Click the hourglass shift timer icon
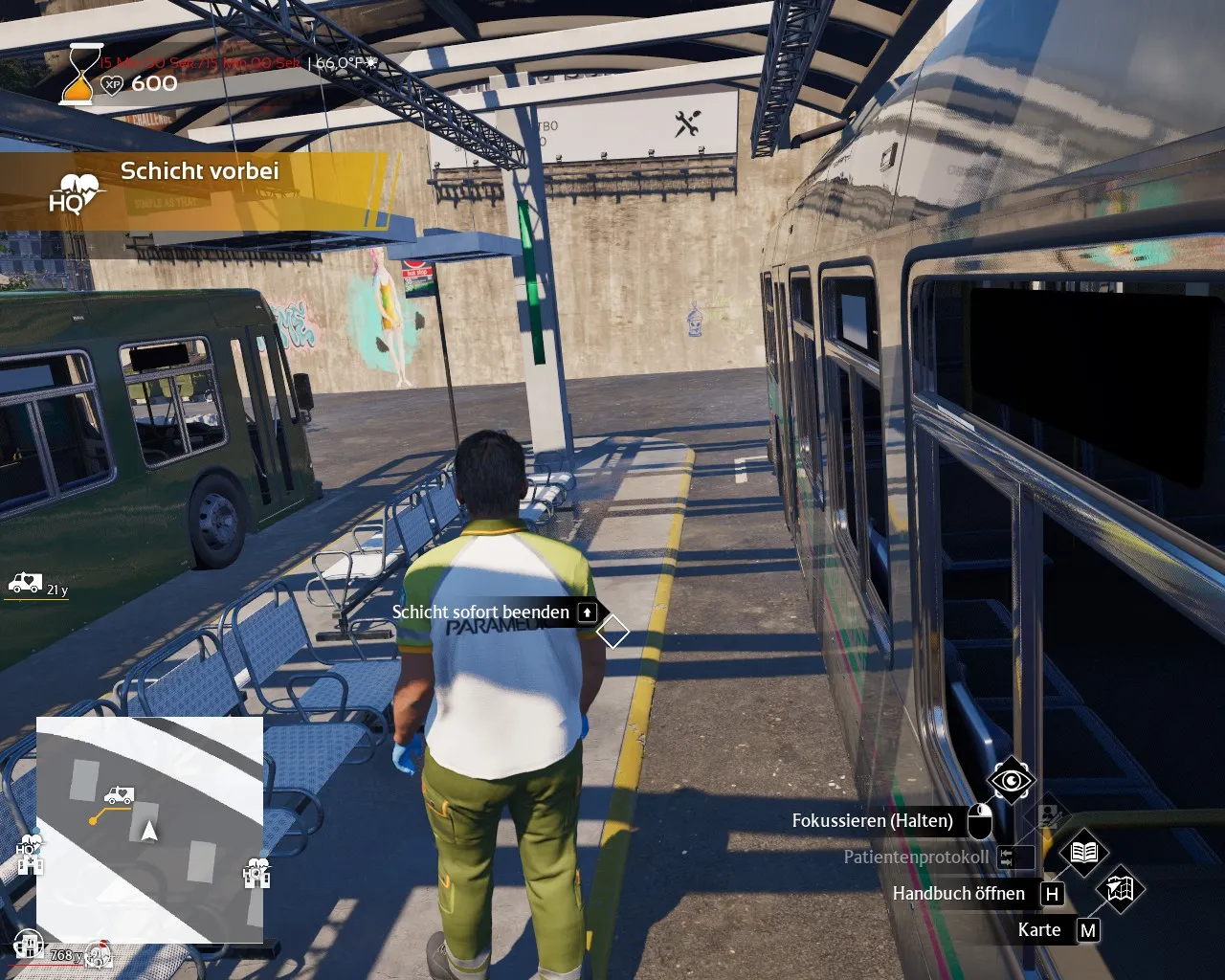The width and height of the screenshot is (1225, 980). (x=80, y=74)
